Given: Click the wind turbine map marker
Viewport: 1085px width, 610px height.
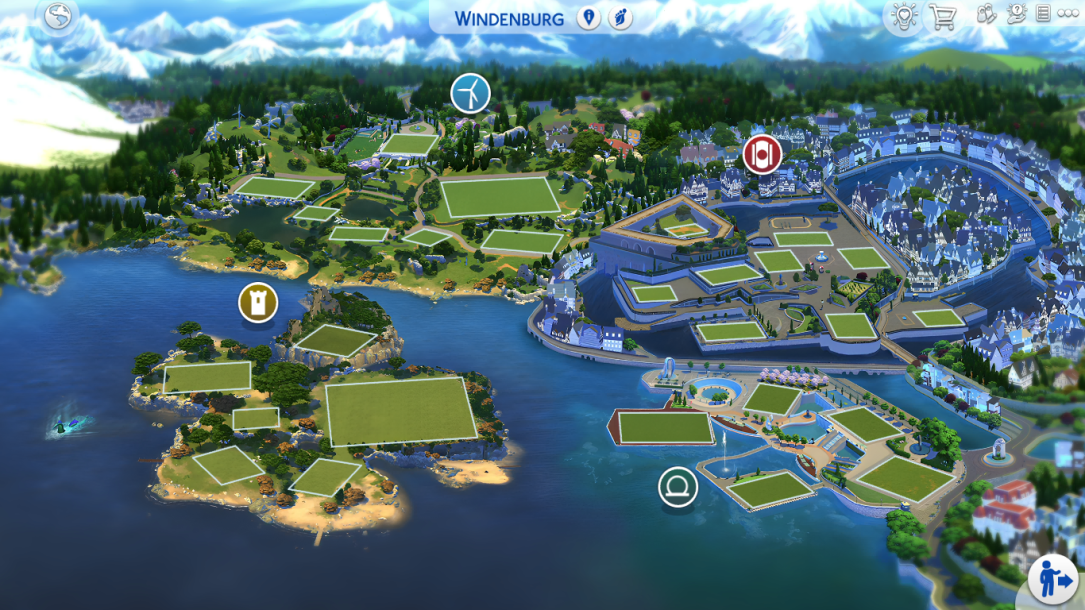Looking at the screenshot, I should pyautogui.click(x=470, y=93).
